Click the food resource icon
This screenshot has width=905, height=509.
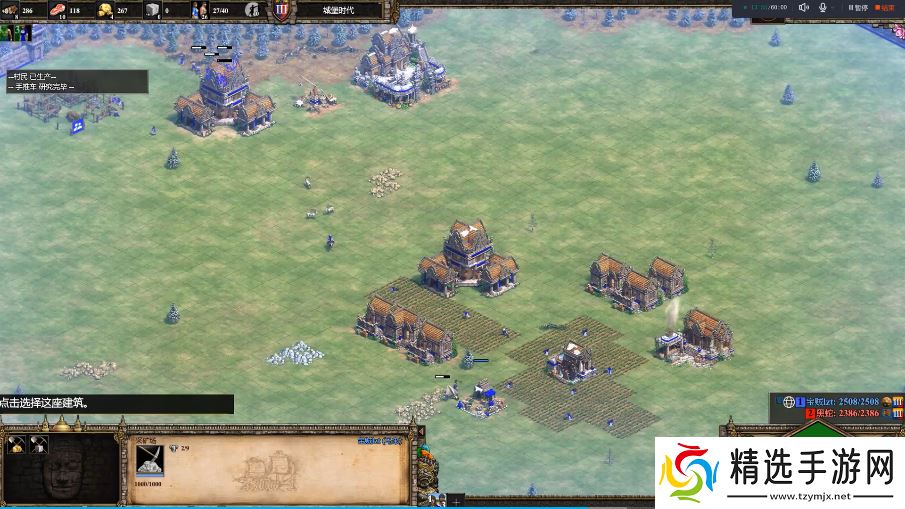point(58,10)
